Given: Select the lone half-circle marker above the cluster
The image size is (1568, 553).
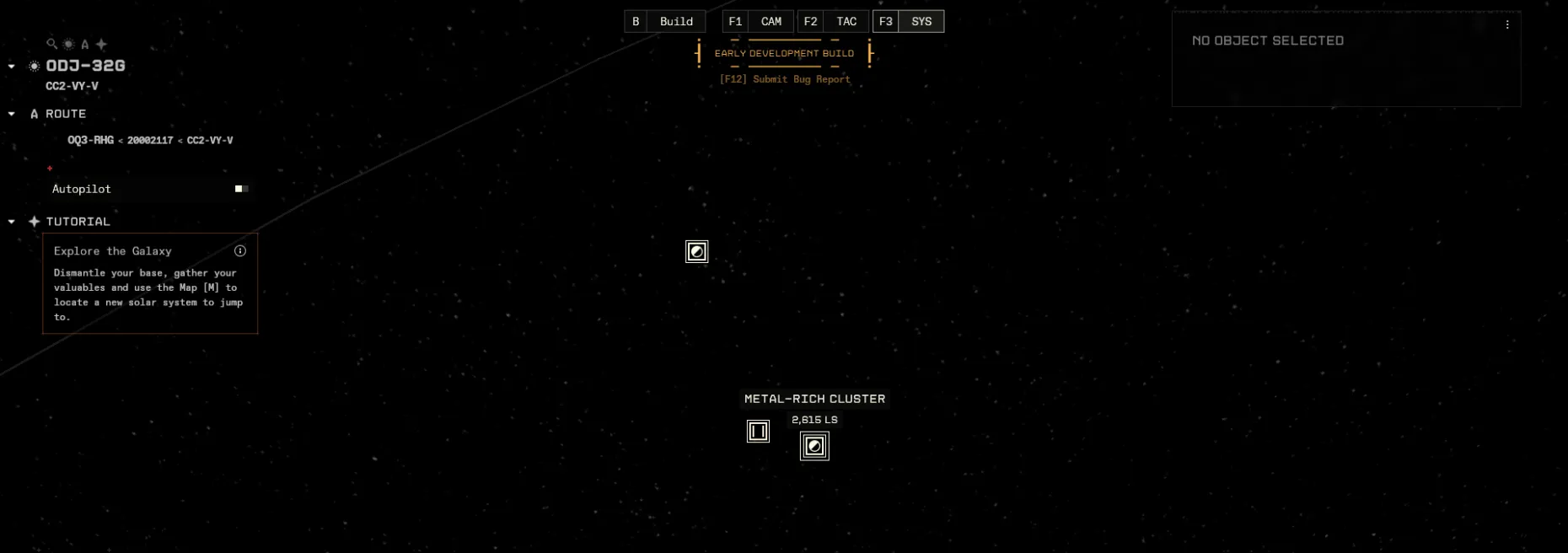Looking at the screenshot, I should point(697,251).
